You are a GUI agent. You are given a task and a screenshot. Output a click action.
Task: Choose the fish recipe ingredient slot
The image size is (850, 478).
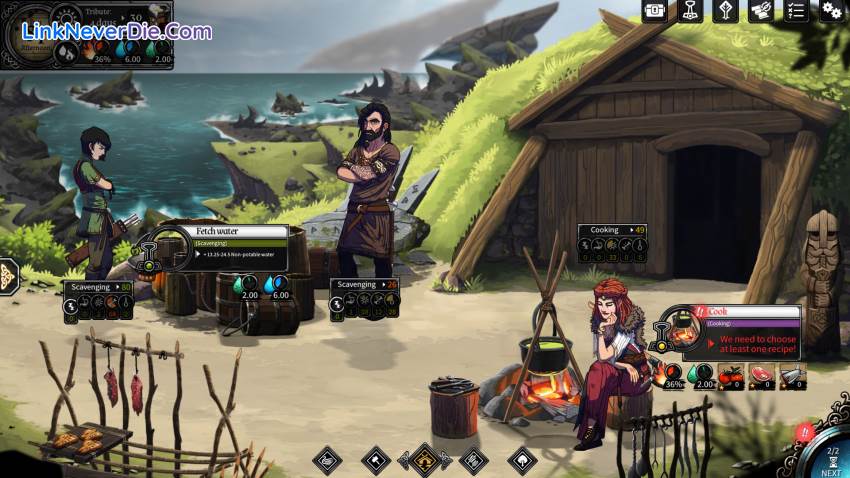[792, 377]
